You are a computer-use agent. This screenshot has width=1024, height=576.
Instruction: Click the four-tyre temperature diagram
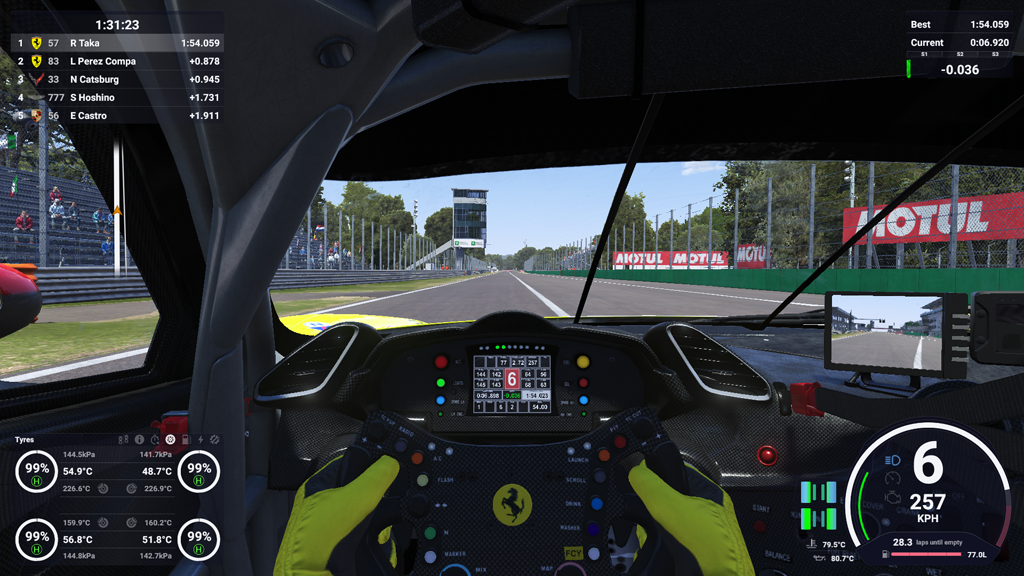[818, 505]
